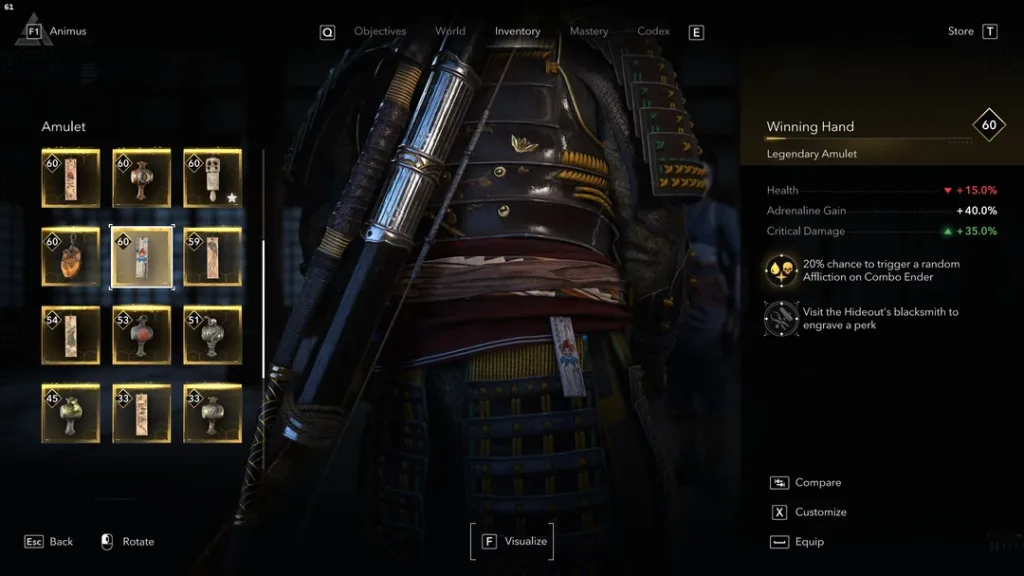Choose the amber stone level 60 amulet
This screenshot has height=576, width=1024.
(71, 257)
